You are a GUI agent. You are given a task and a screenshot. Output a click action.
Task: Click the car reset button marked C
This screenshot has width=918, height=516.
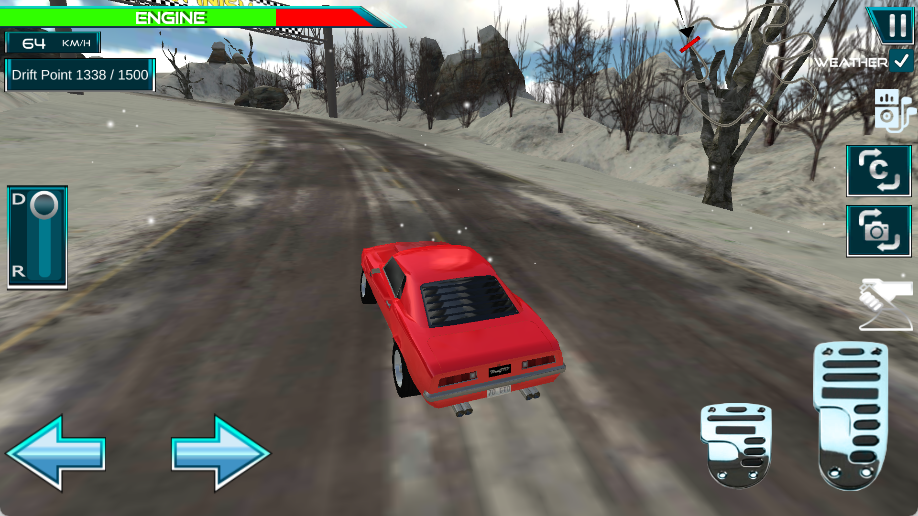click(x=879, y=171)
